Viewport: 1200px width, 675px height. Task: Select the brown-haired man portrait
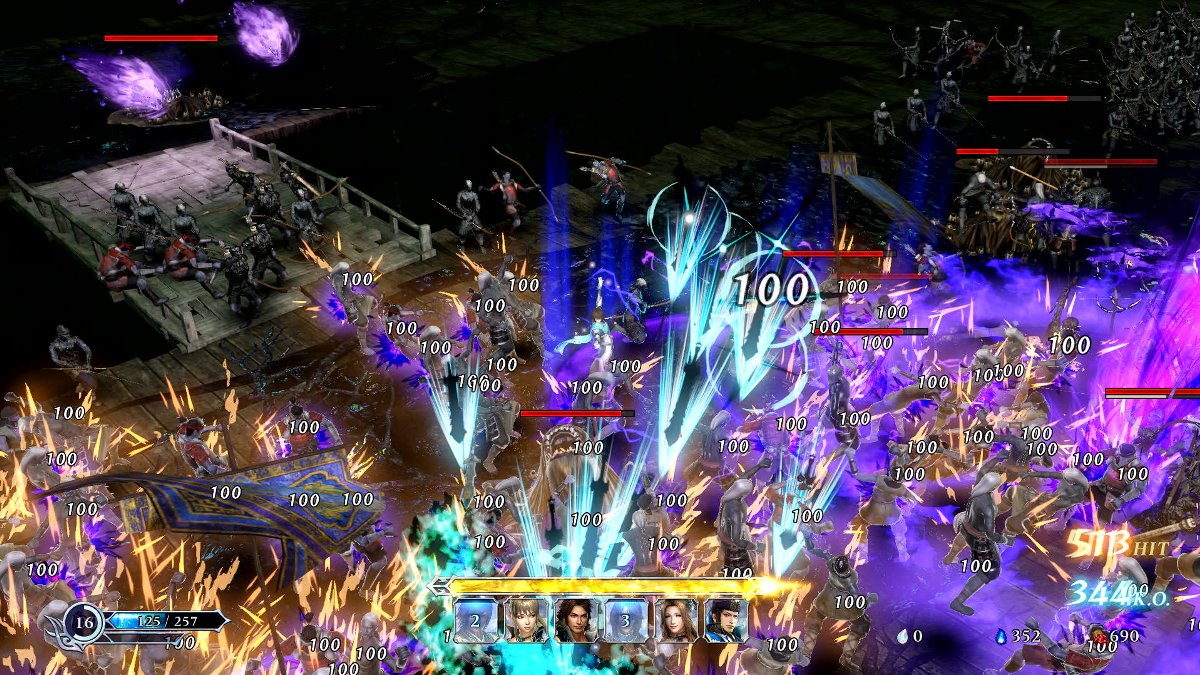point(576,620)
